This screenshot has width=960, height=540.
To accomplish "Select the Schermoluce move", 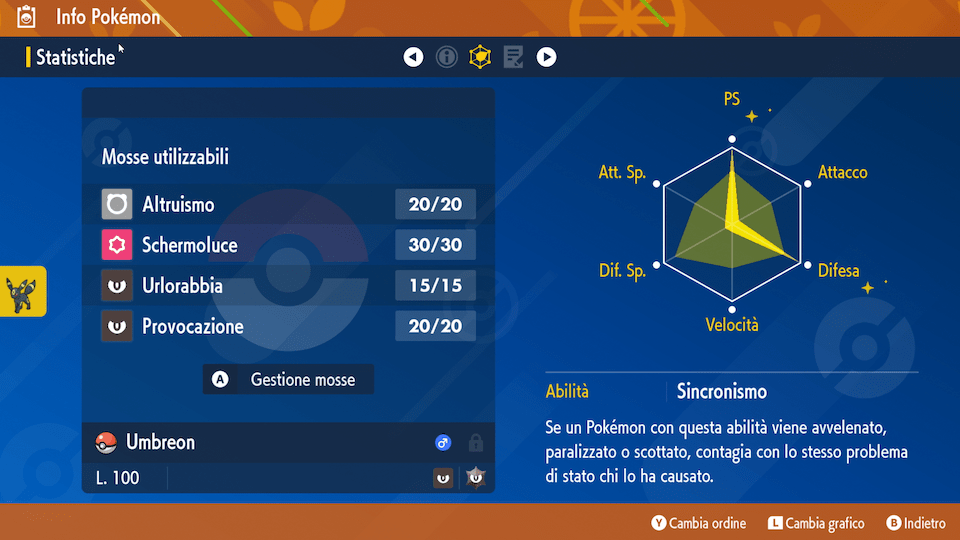I will tap(288, 245).
